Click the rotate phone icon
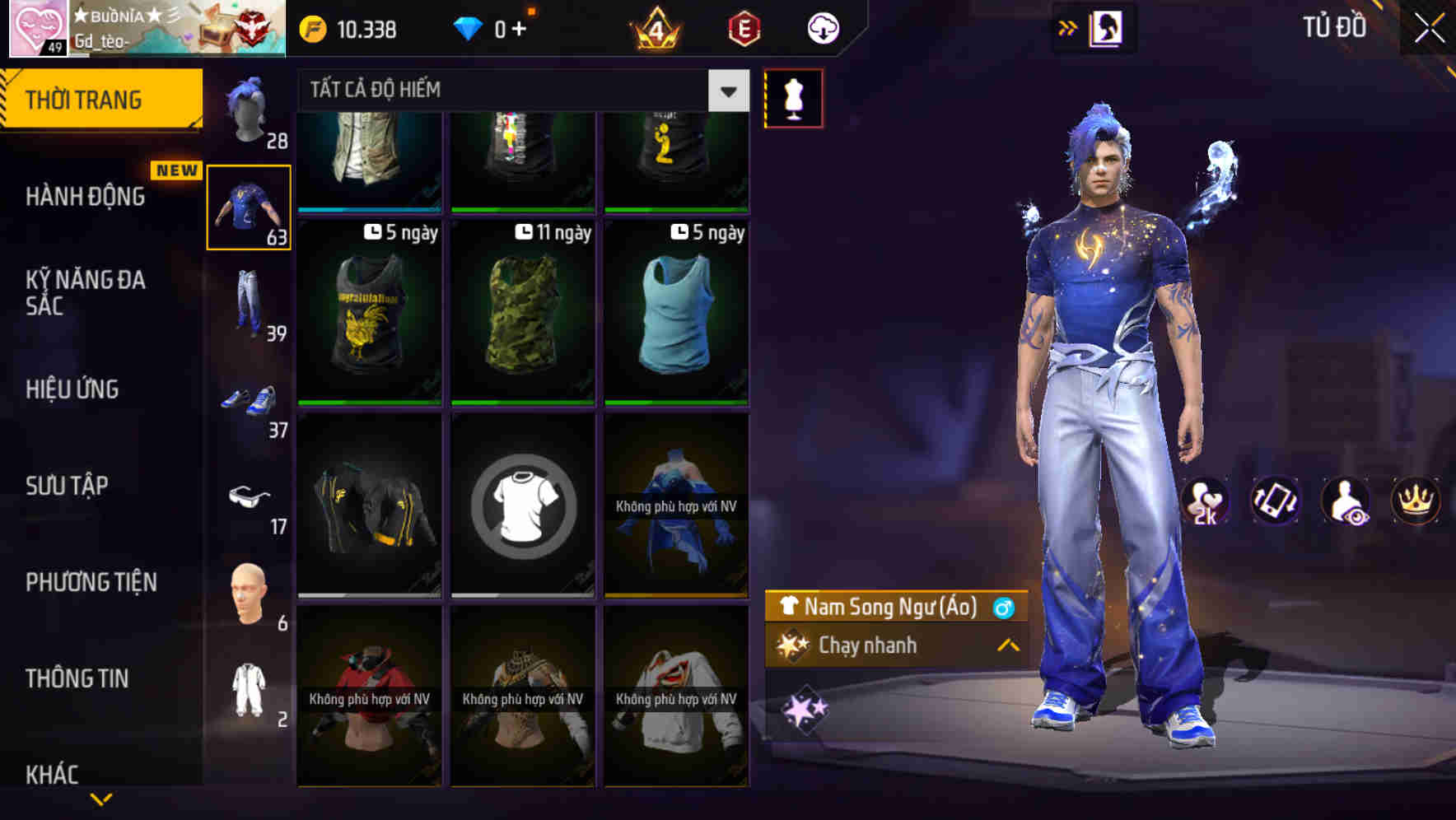Viewport: 1456px width, 820px height. 1277,501
